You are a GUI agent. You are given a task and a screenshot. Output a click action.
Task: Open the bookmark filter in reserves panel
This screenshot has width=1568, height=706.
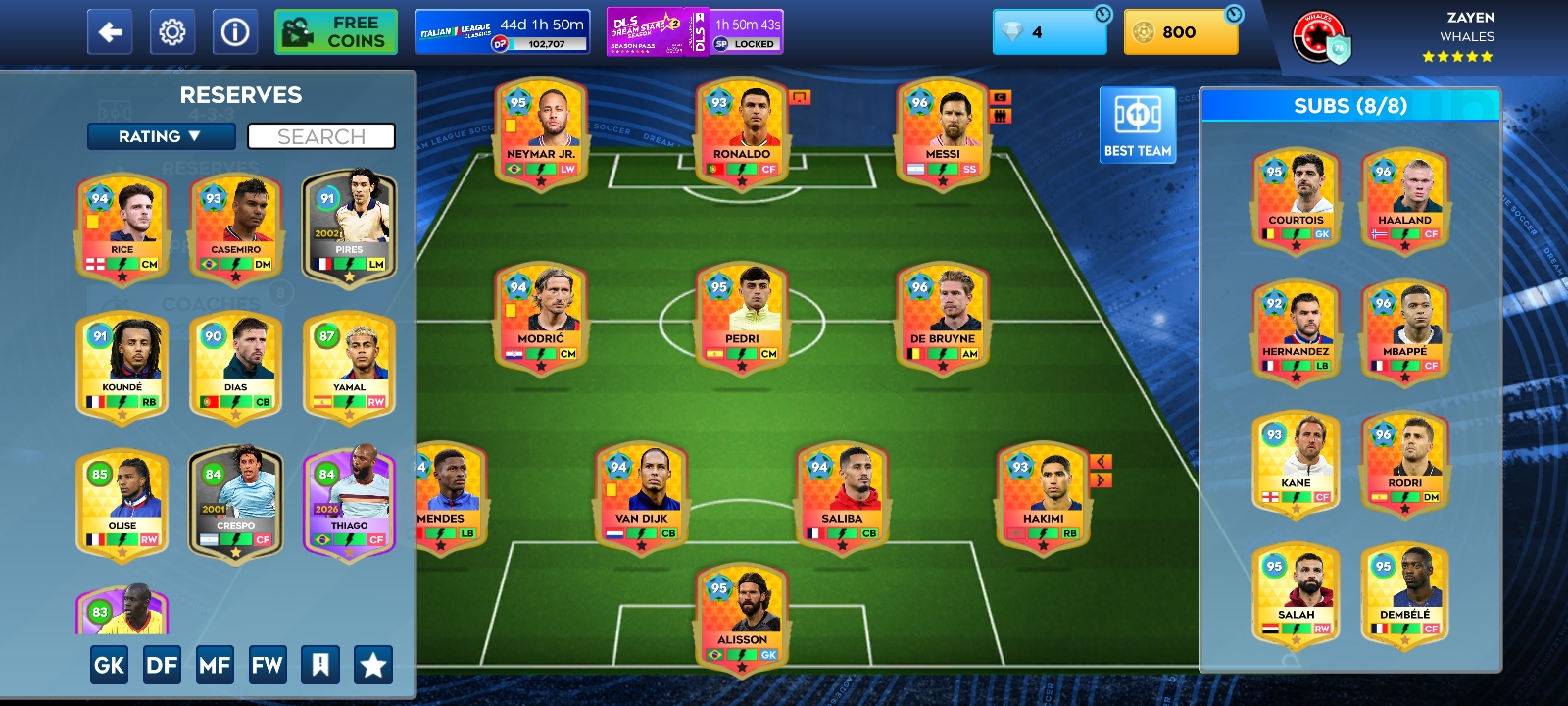(321, 664)
